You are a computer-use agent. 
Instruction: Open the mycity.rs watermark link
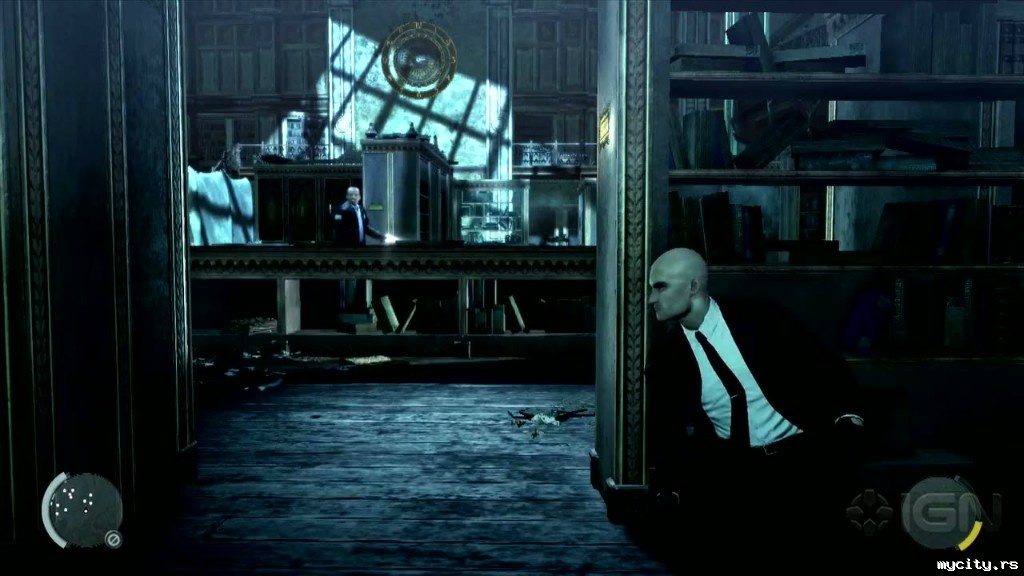coord(975,565)
